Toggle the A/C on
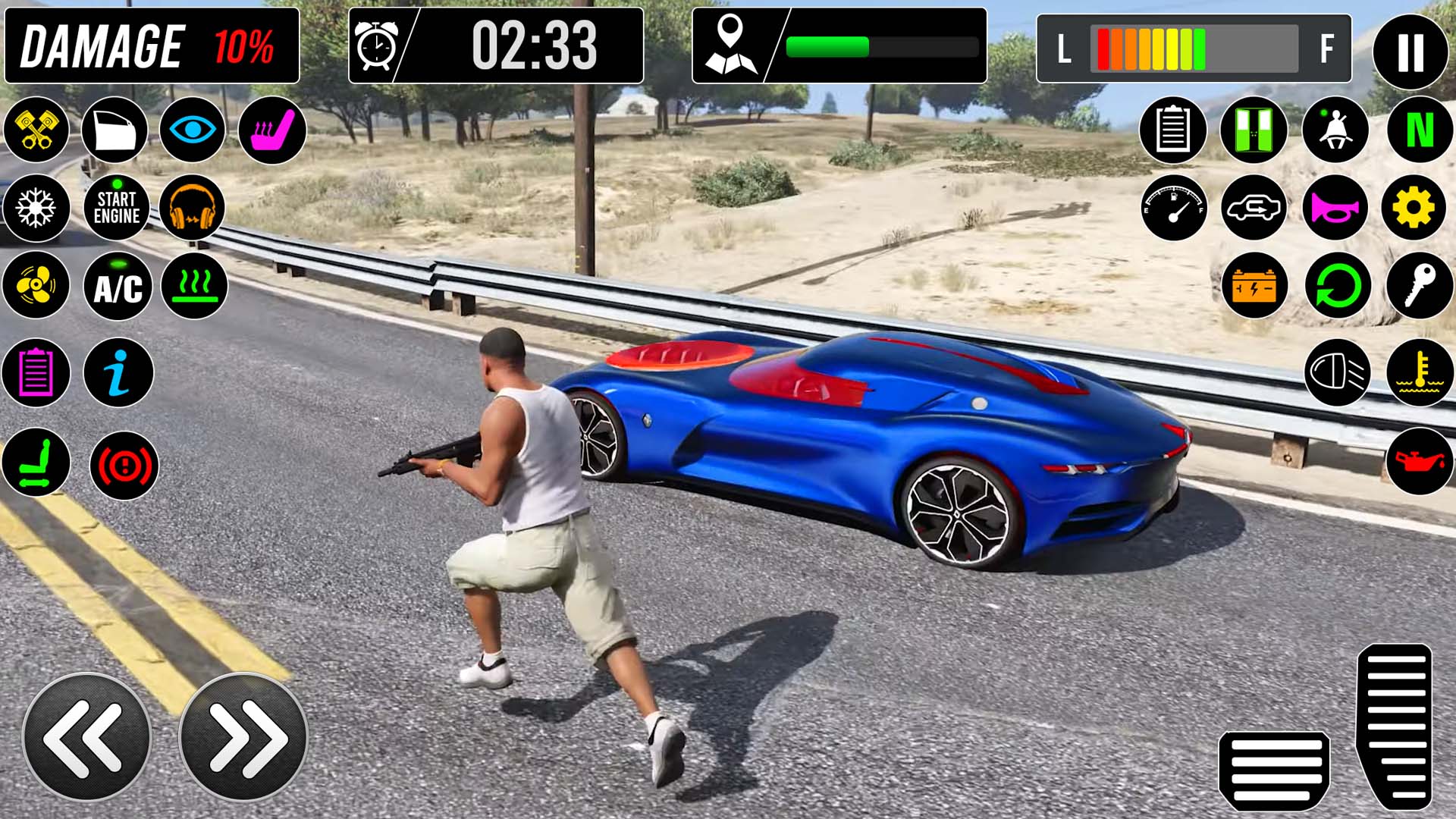 [x=118, y=287]
